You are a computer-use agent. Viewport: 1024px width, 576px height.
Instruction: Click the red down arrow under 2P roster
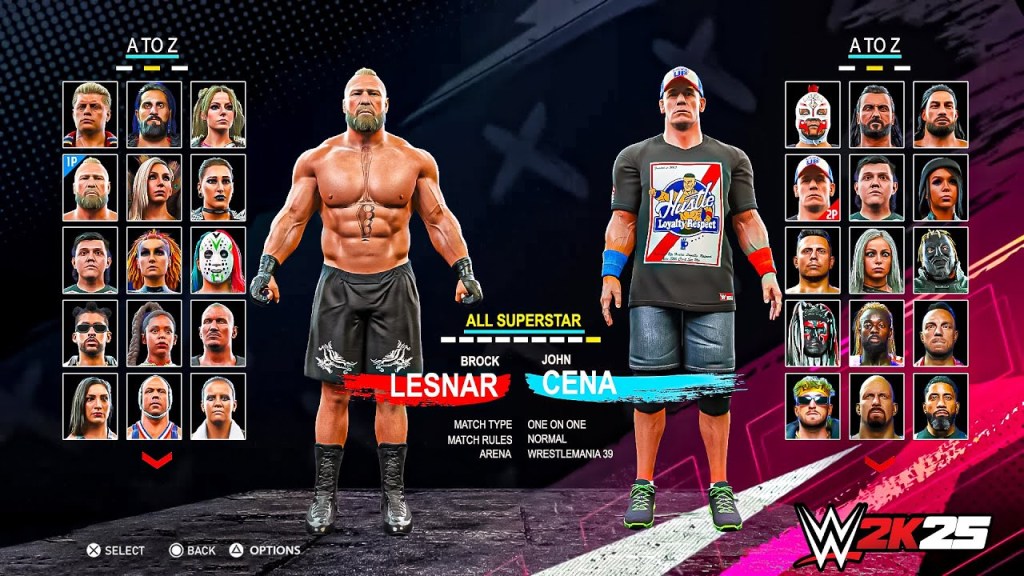880,463
